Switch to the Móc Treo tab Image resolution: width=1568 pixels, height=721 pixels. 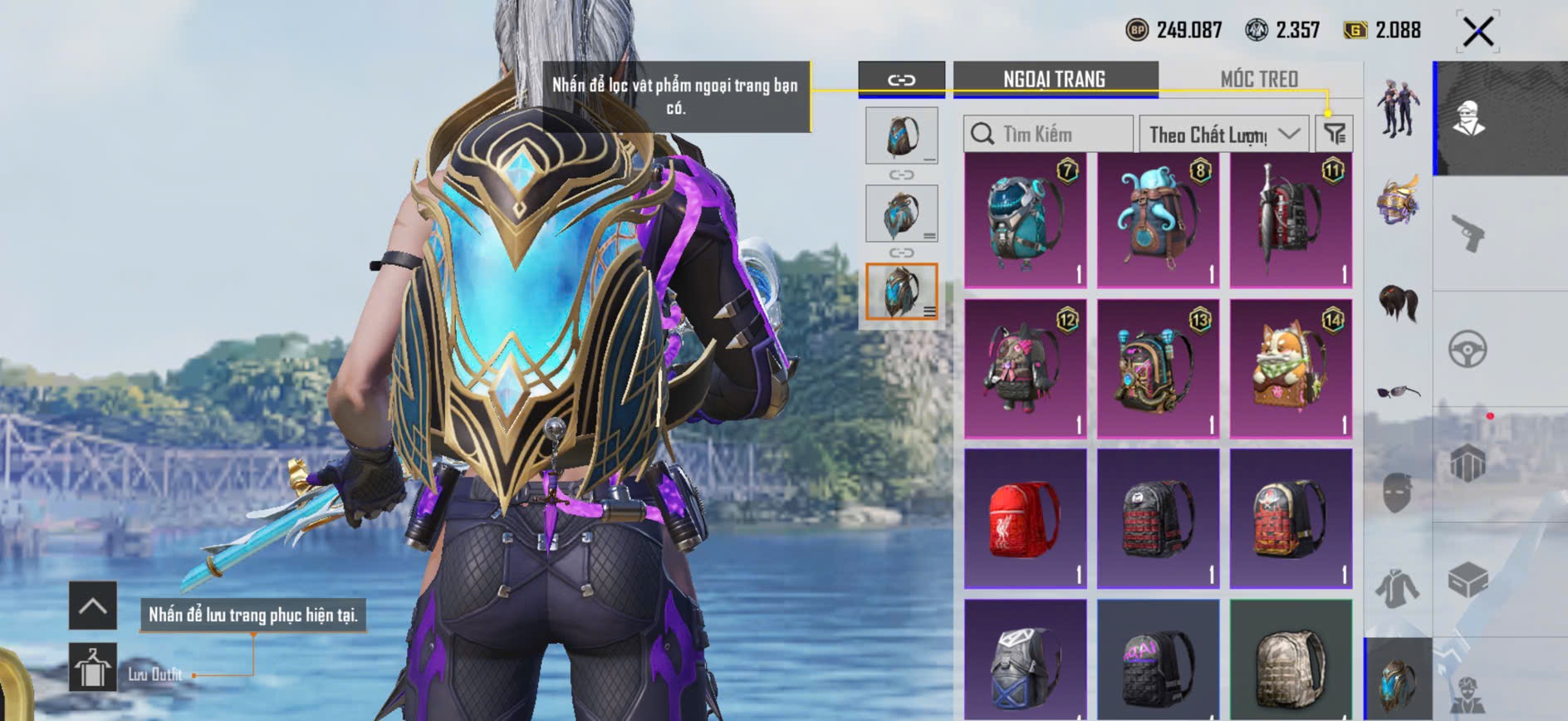pyautogui.click(x=1259, y=79)
